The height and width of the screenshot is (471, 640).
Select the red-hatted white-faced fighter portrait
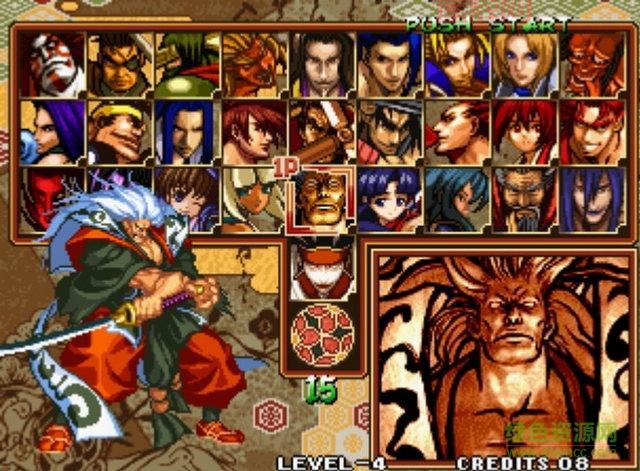[x=321, y=264]
